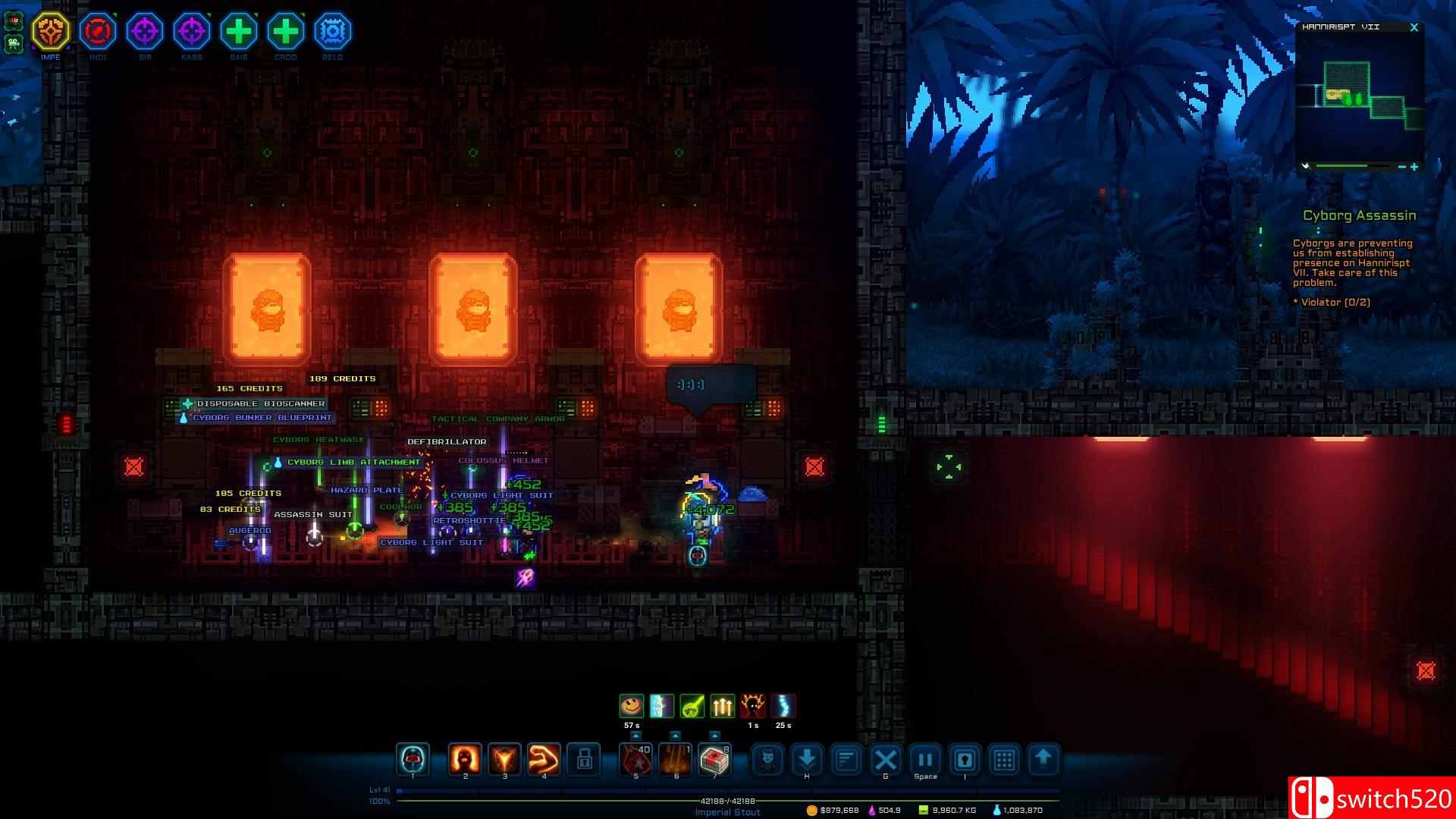
Task: Zoom out the minimap with minus
Action: (1401, 167)
